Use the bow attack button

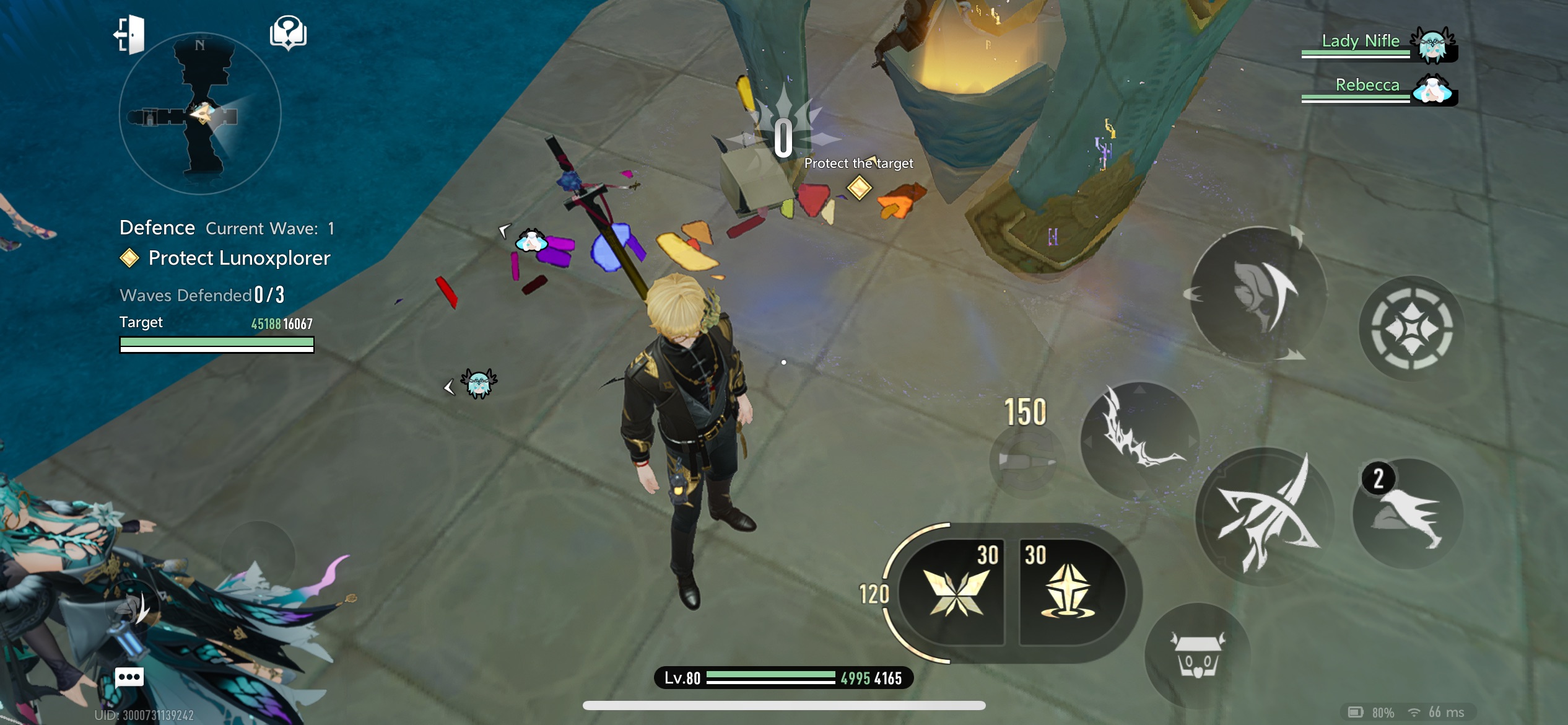pos(1263,516)
